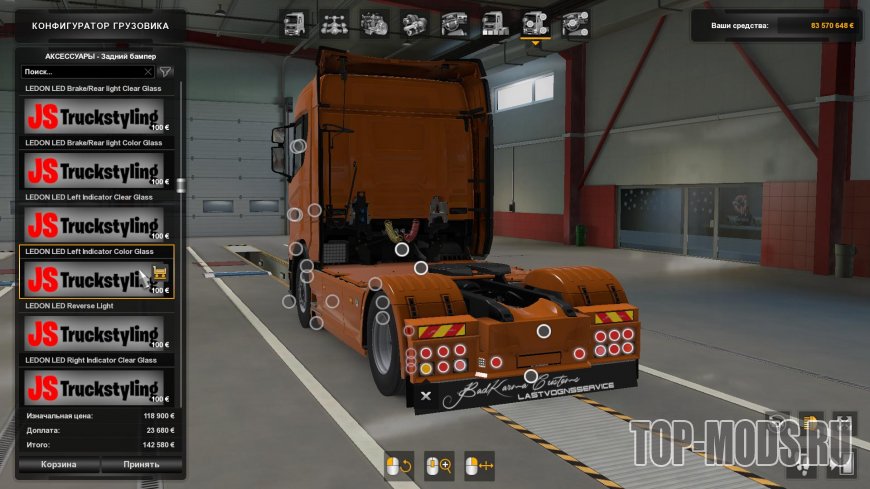Image resolution: width=870 pixels, height=489 pixels.
Task: Clear the search with the X icon
Action: (x=149, y=72)
